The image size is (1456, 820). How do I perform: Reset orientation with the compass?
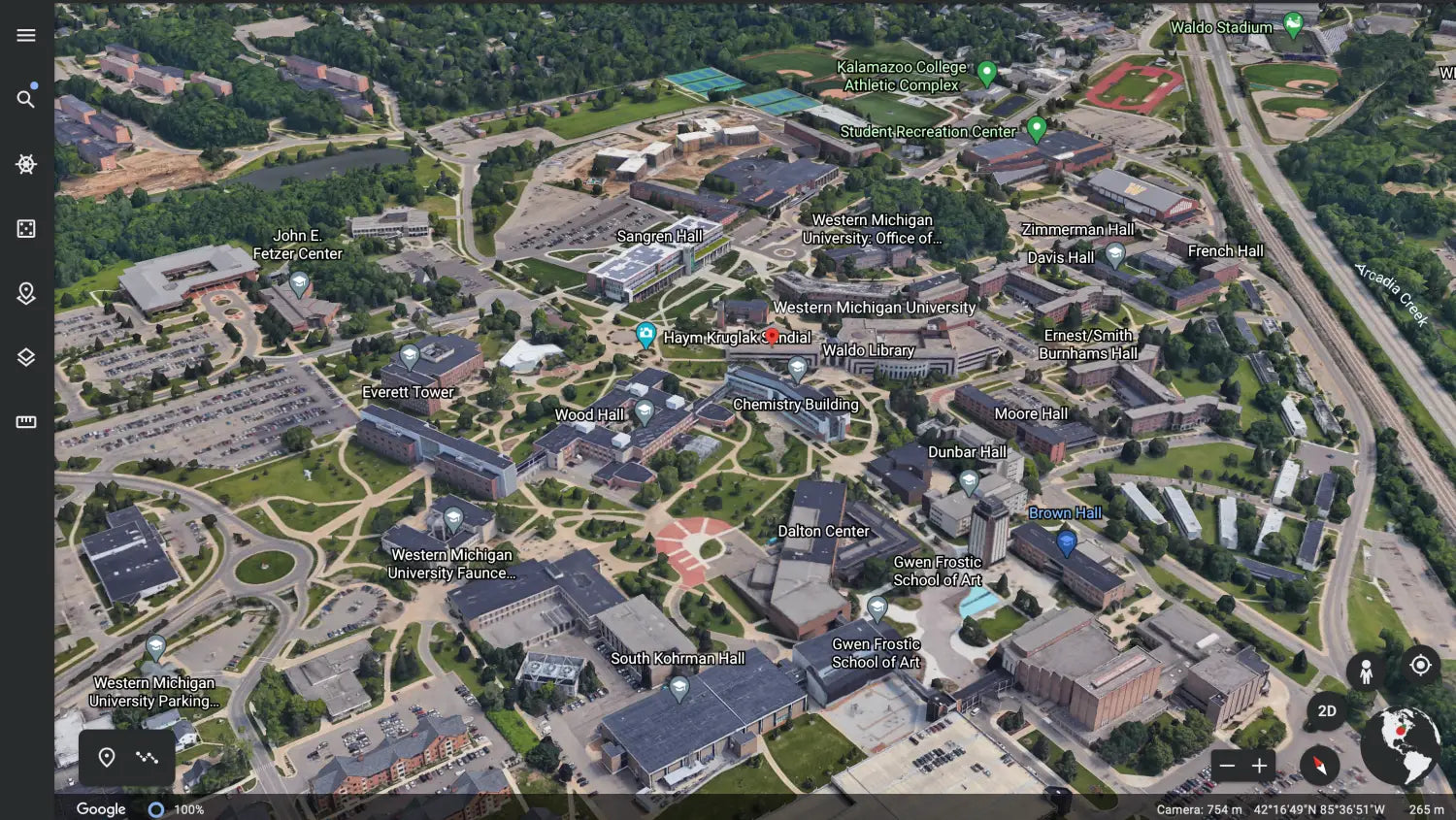[x=1319, y=766]
